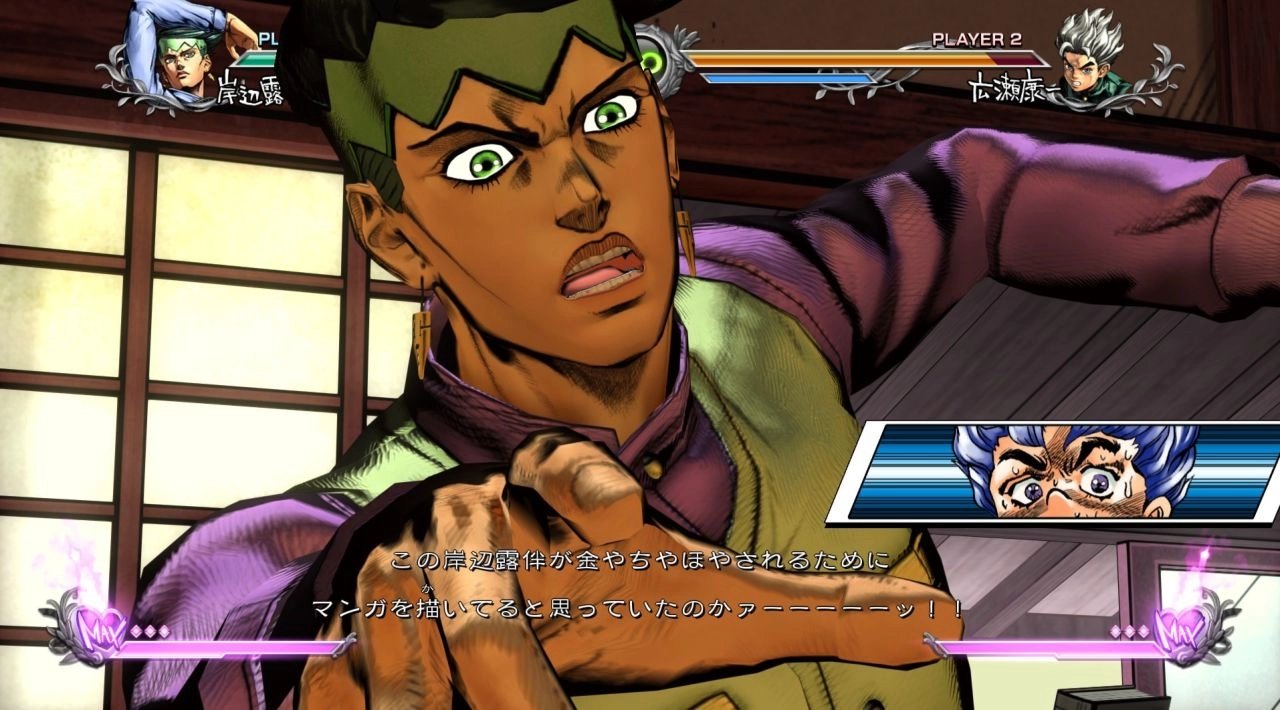Viewport: 1280px width, 710px height.
Task: Click player 1's MAX heart gauge icon
Action: pyautogui.click(x=98, y=630)
